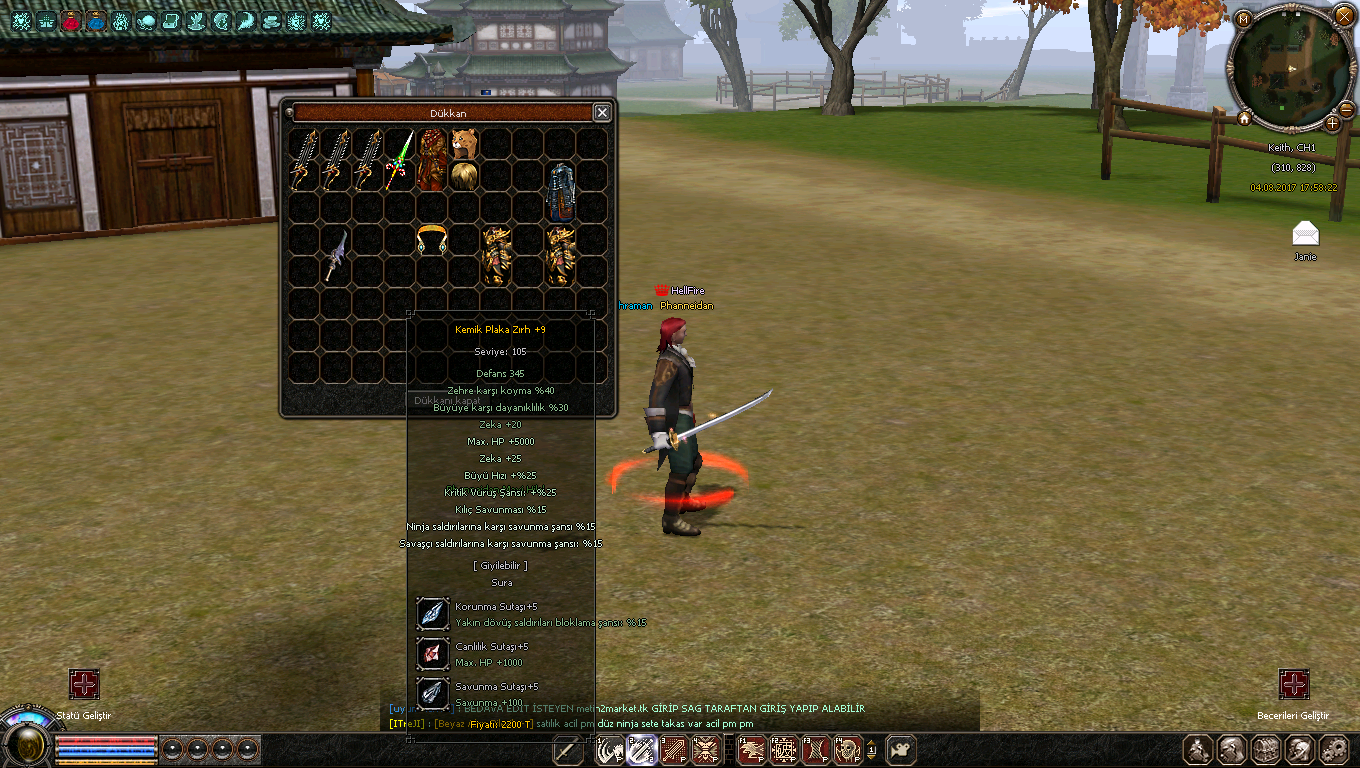Choose the red hooded costume item
Viewport: 1360px width, 768px height.
point(431,160)
